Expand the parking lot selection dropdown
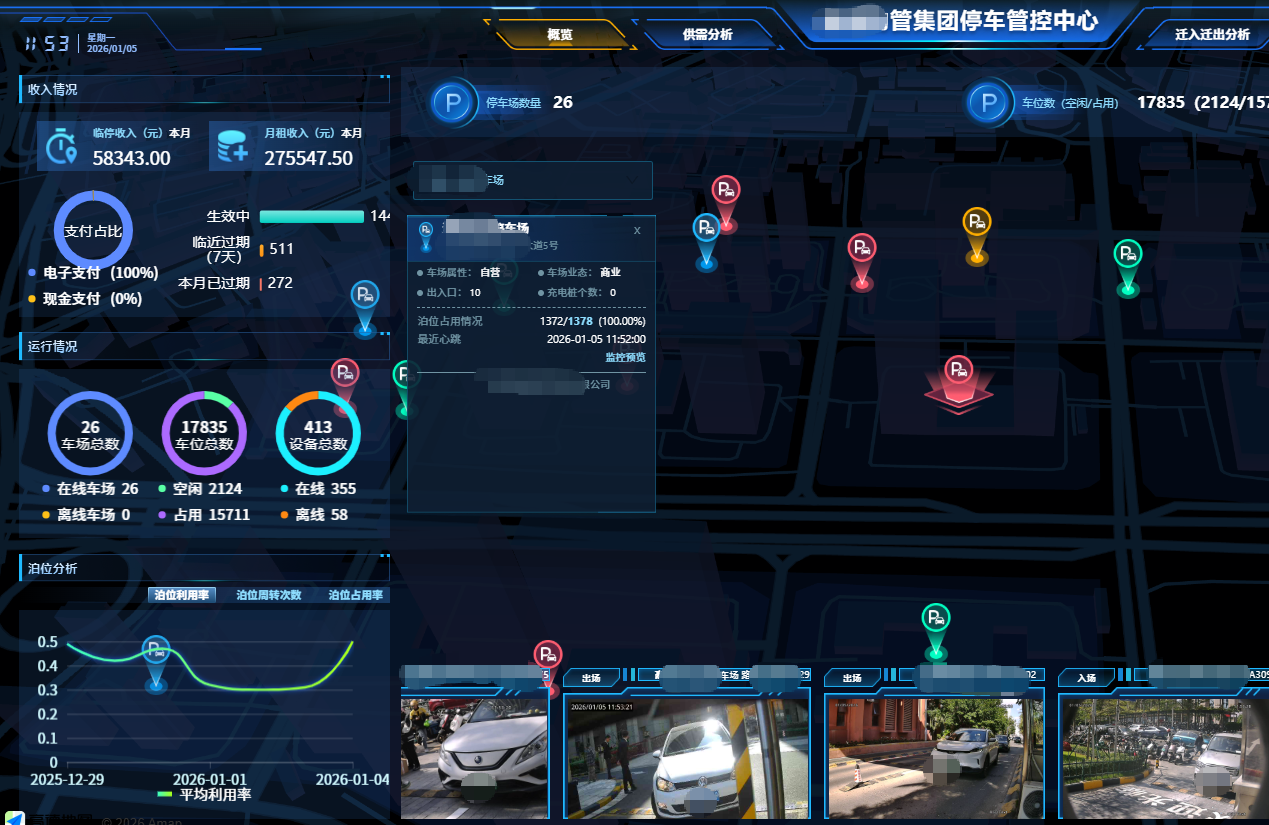 pos(634,180)
